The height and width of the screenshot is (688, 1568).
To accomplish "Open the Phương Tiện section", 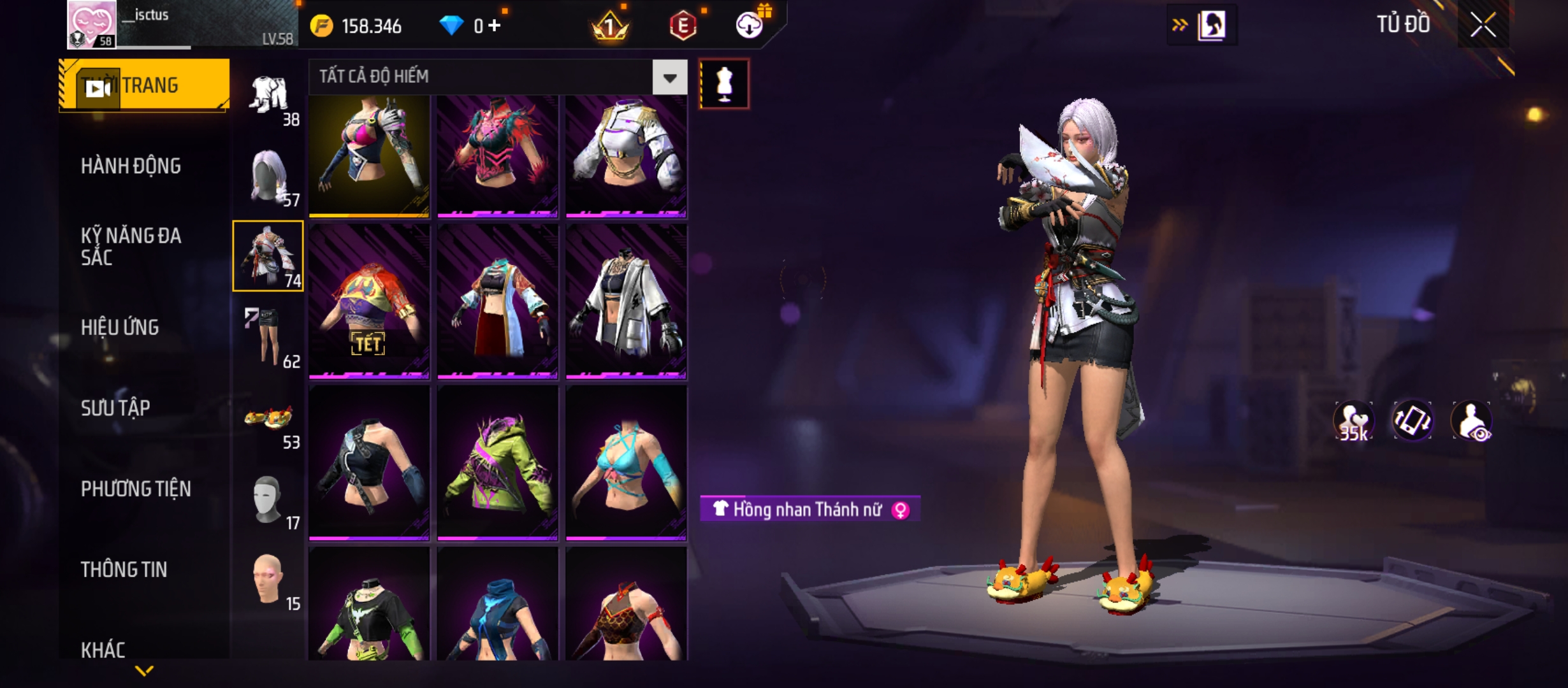I will [136, 489].
